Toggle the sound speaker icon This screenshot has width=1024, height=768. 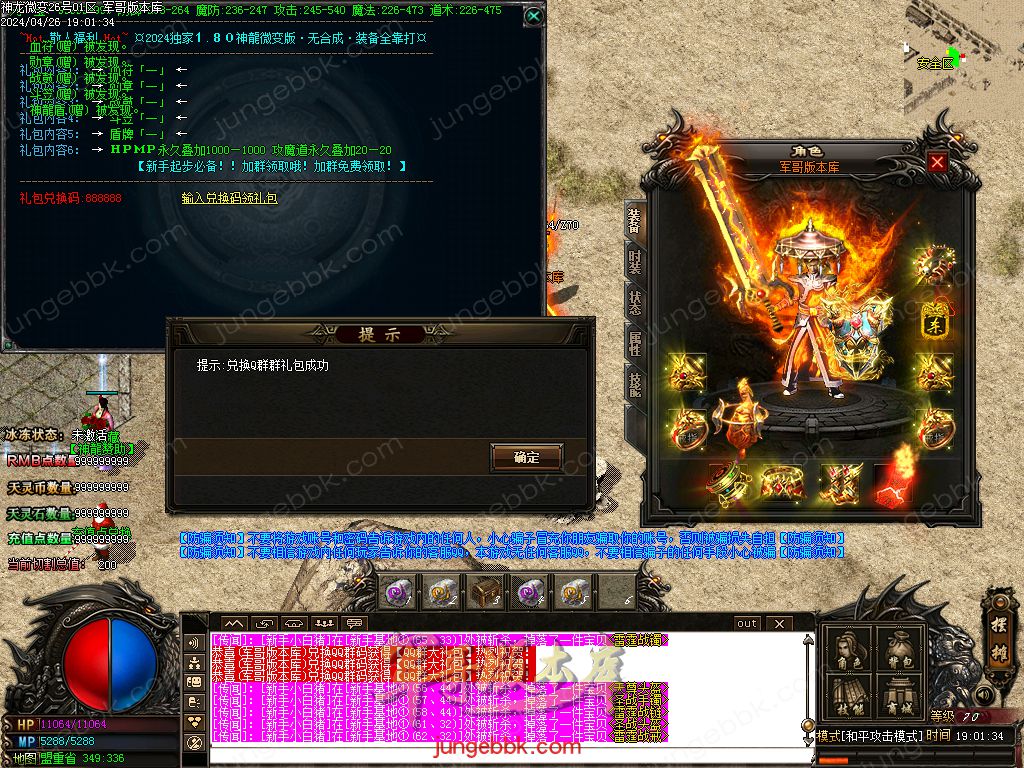coord(985,694)
